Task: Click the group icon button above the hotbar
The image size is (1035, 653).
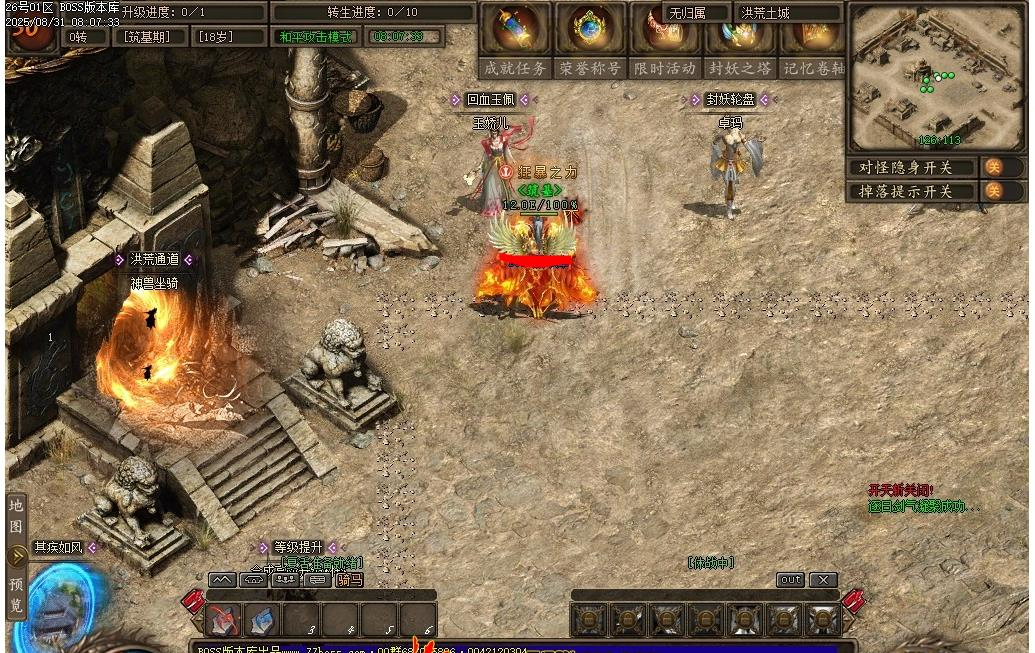Action: click(x=286, y=579)
